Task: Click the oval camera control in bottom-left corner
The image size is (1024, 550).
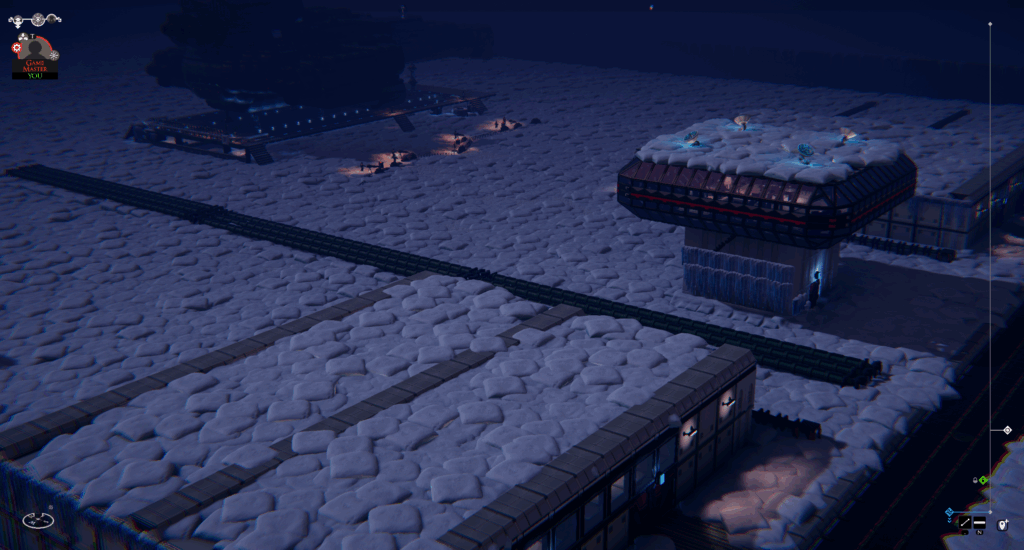Action: coord(38,520)
